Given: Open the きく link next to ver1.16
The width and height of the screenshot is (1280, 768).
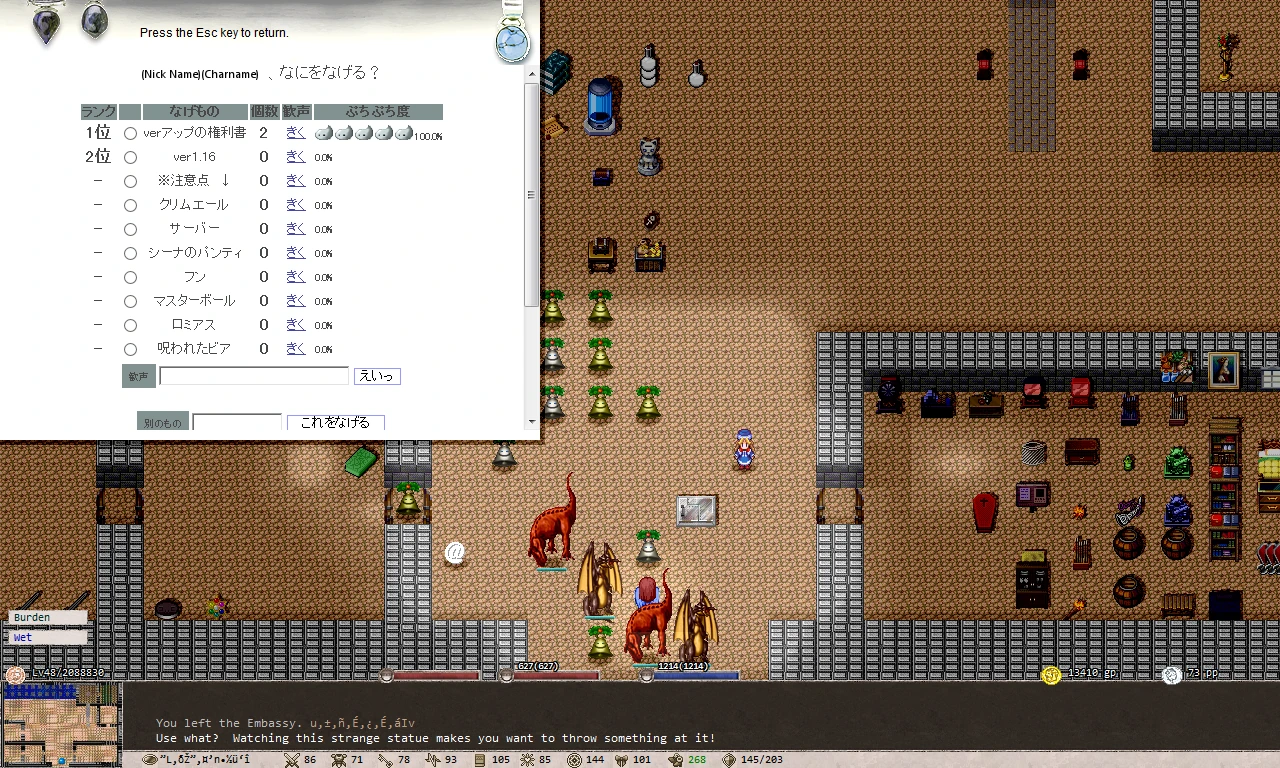Looking at the screenshot, I should coord(294,157).
